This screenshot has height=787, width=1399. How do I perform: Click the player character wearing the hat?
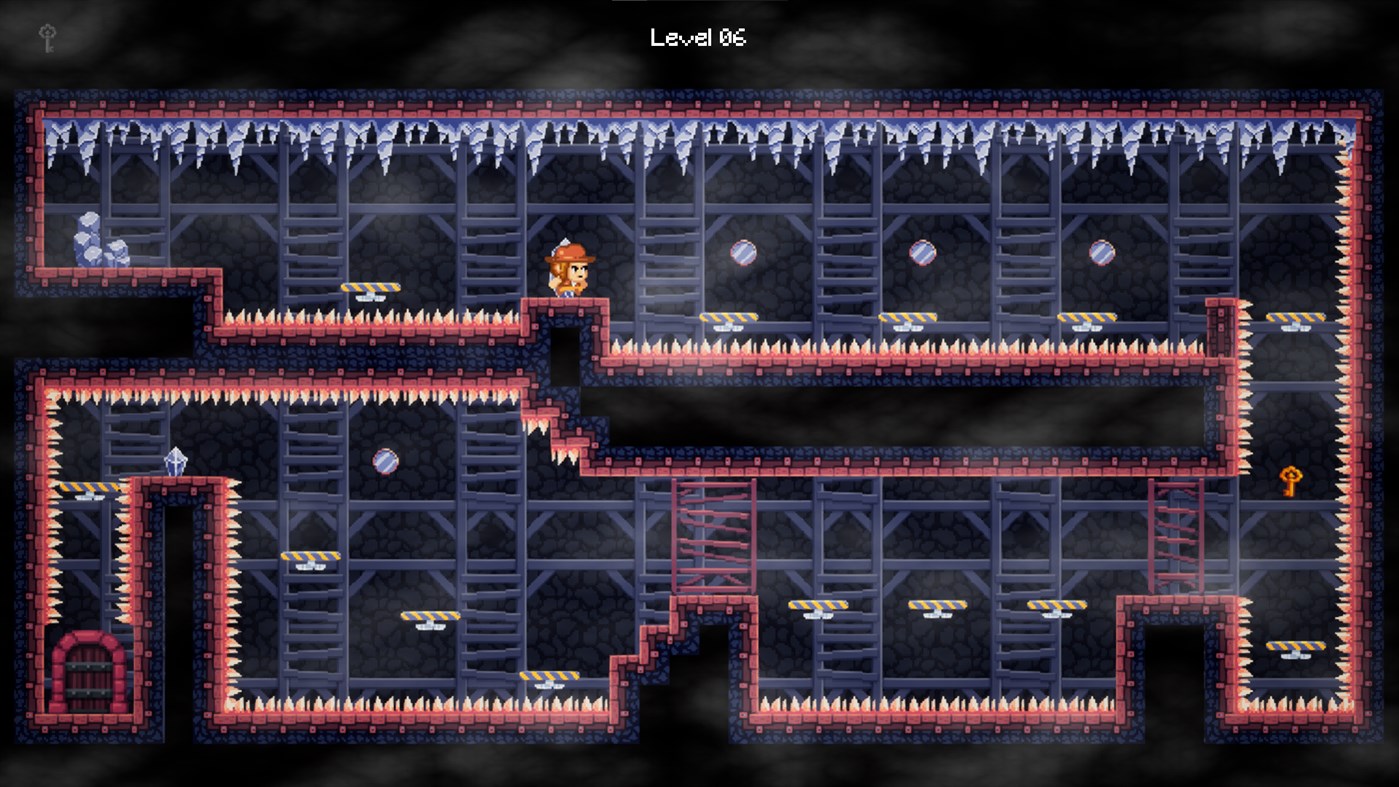[x=568, y=268]
